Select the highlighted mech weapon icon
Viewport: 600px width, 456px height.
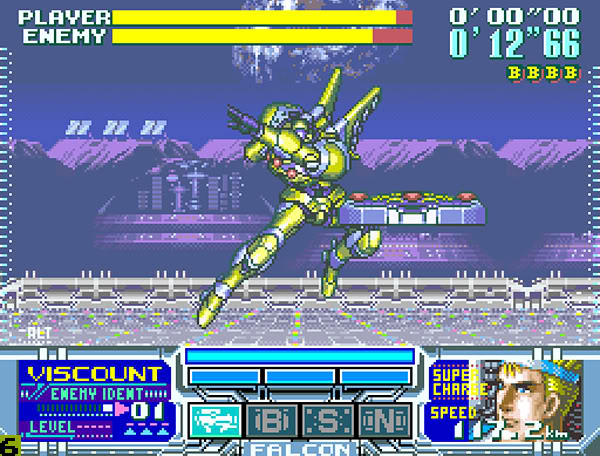tap(211, 418)
